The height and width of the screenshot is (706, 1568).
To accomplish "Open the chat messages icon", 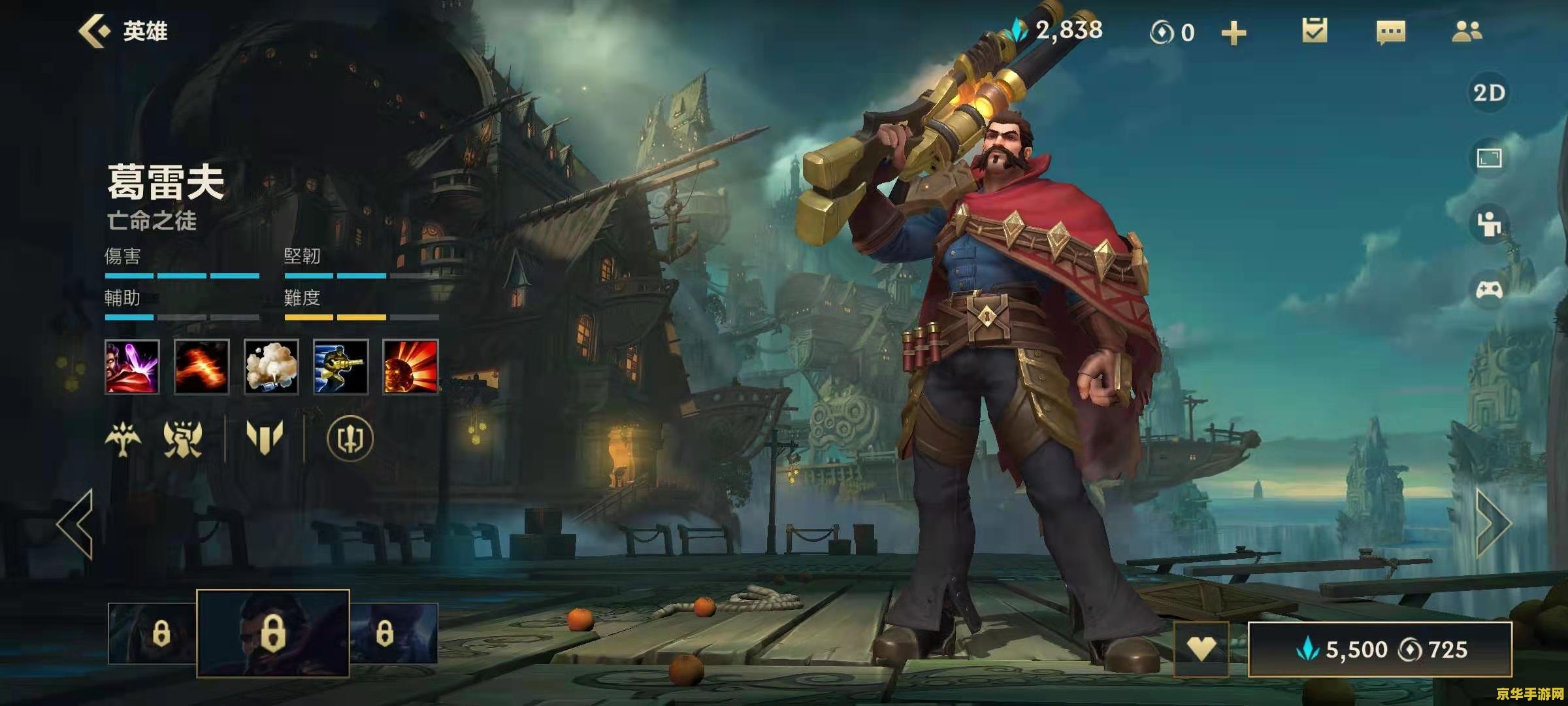I will coord(1390,32).
